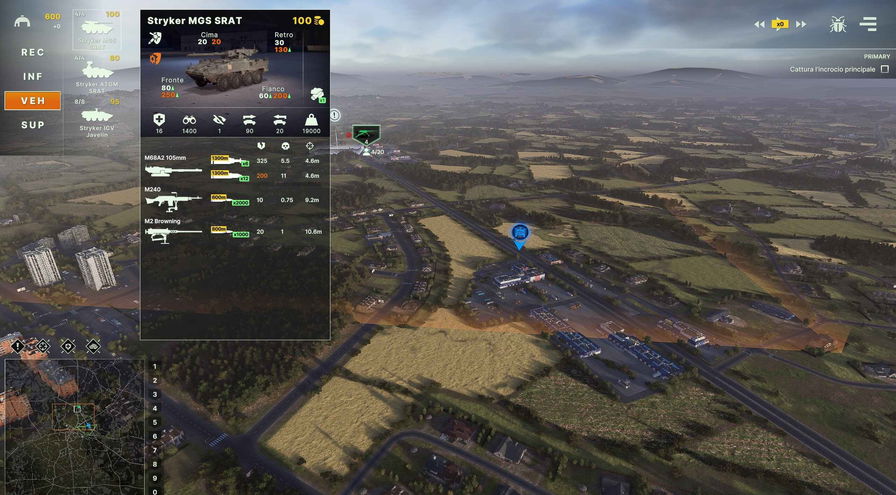Click the green deployed unit marker
896x495 pixels.
(365, 134)
